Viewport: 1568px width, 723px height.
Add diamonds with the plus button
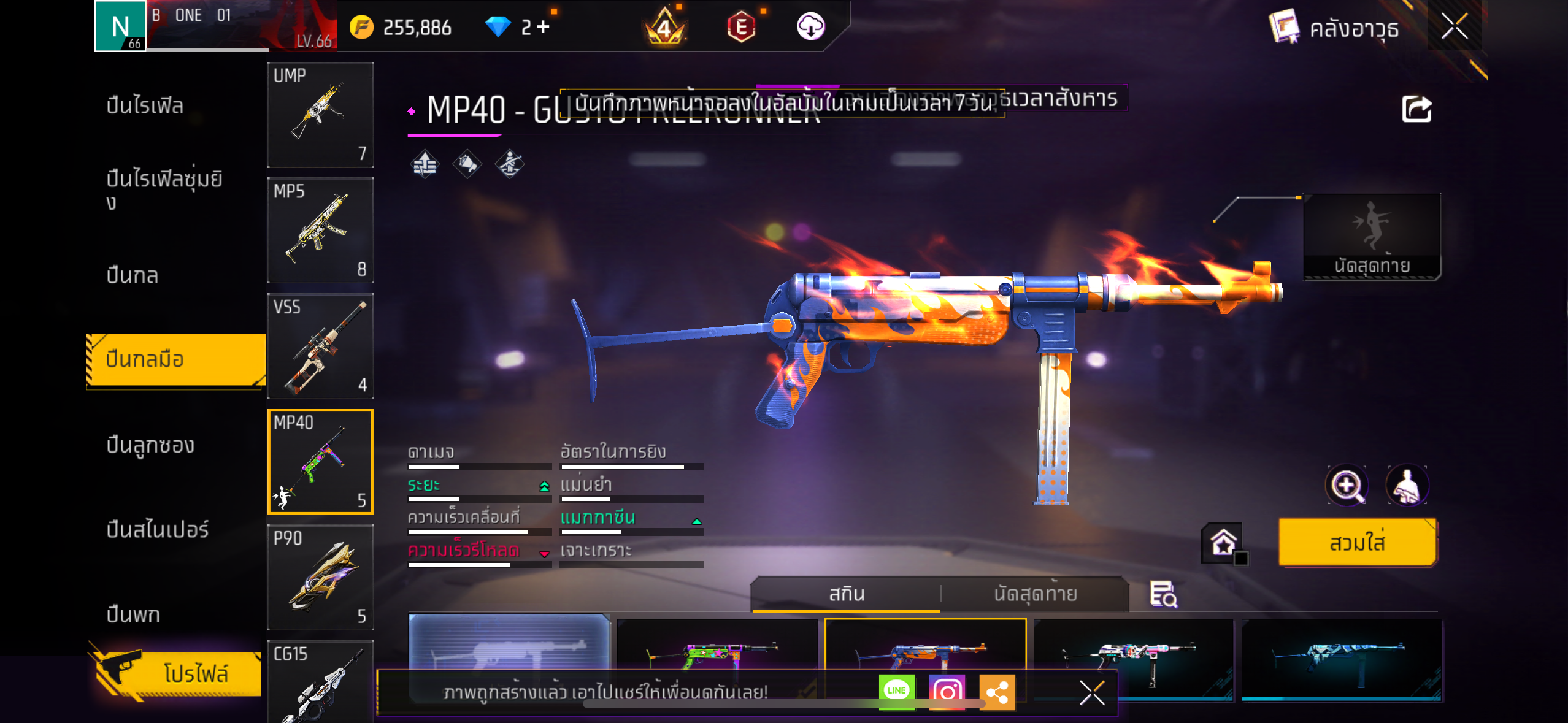coord(543,27)
